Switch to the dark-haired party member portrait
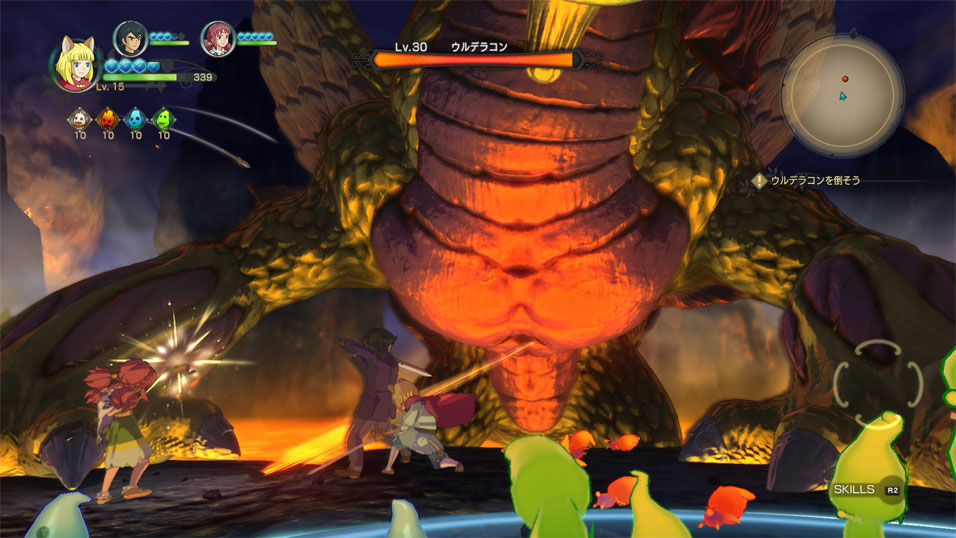This screenshot has width=956, height=538. tap(129, 38)
